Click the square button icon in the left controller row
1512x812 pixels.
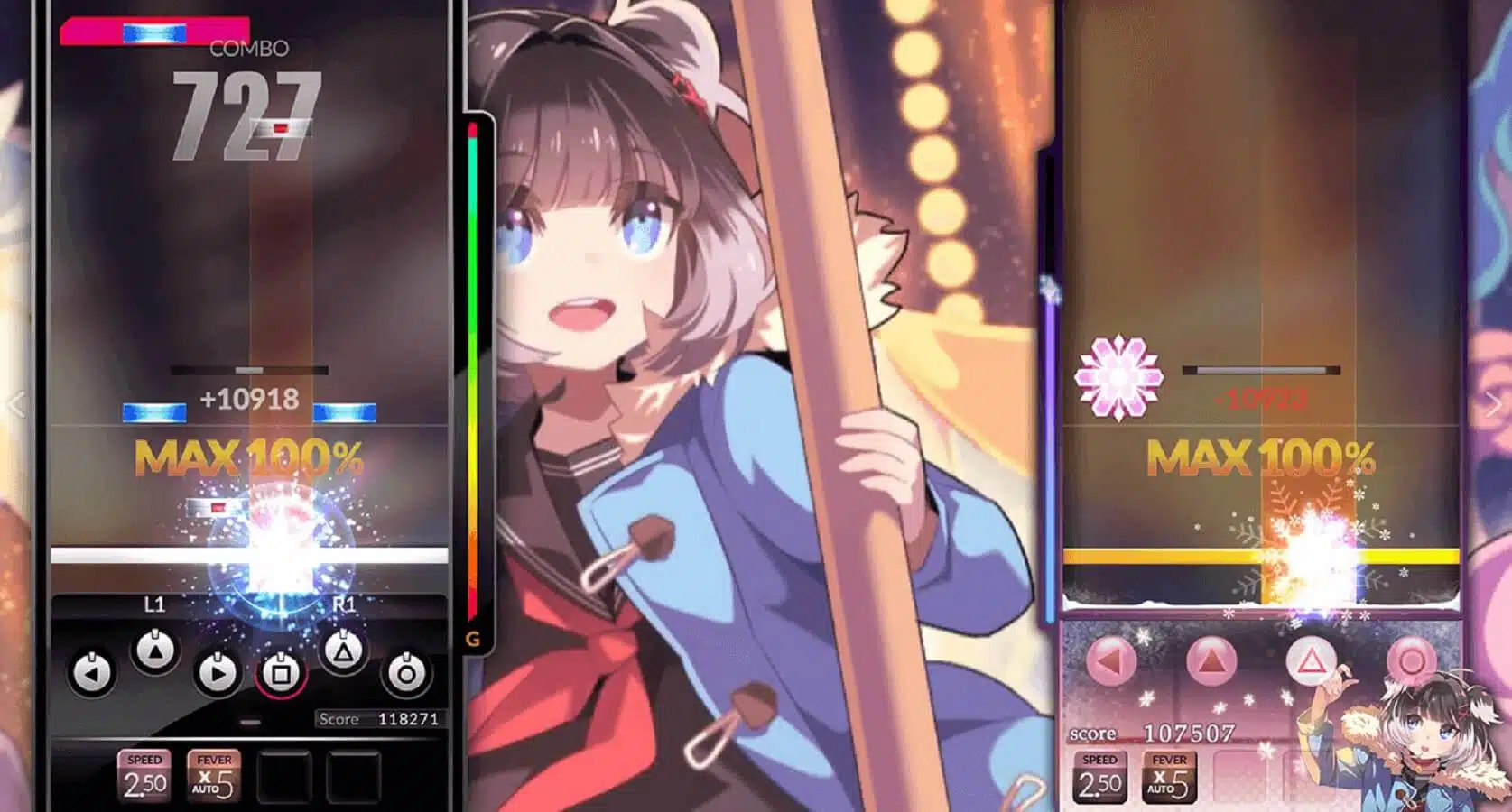pyautogui.click(x=280, y=672)
